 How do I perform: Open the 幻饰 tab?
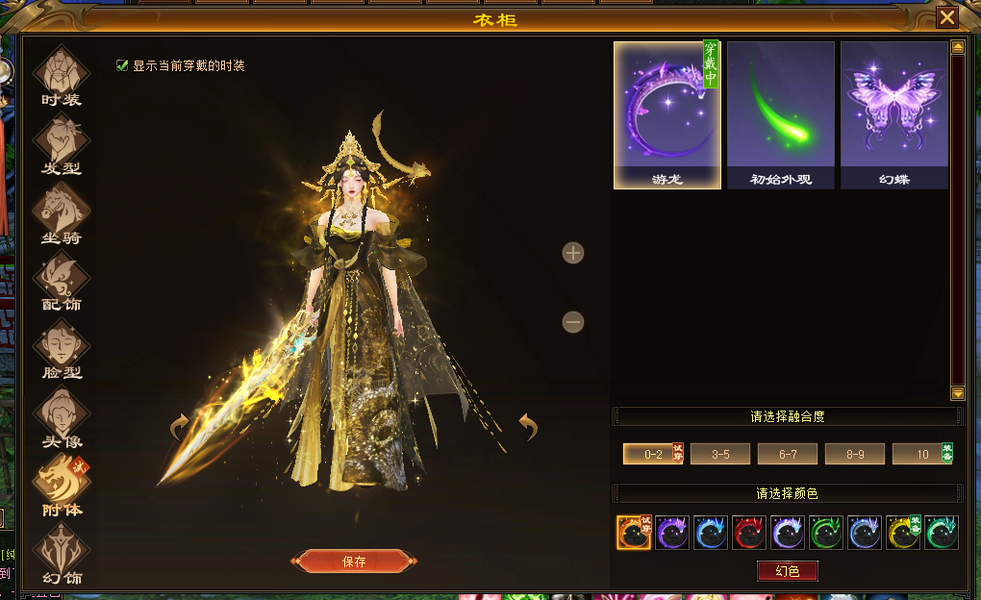(62, 555)
